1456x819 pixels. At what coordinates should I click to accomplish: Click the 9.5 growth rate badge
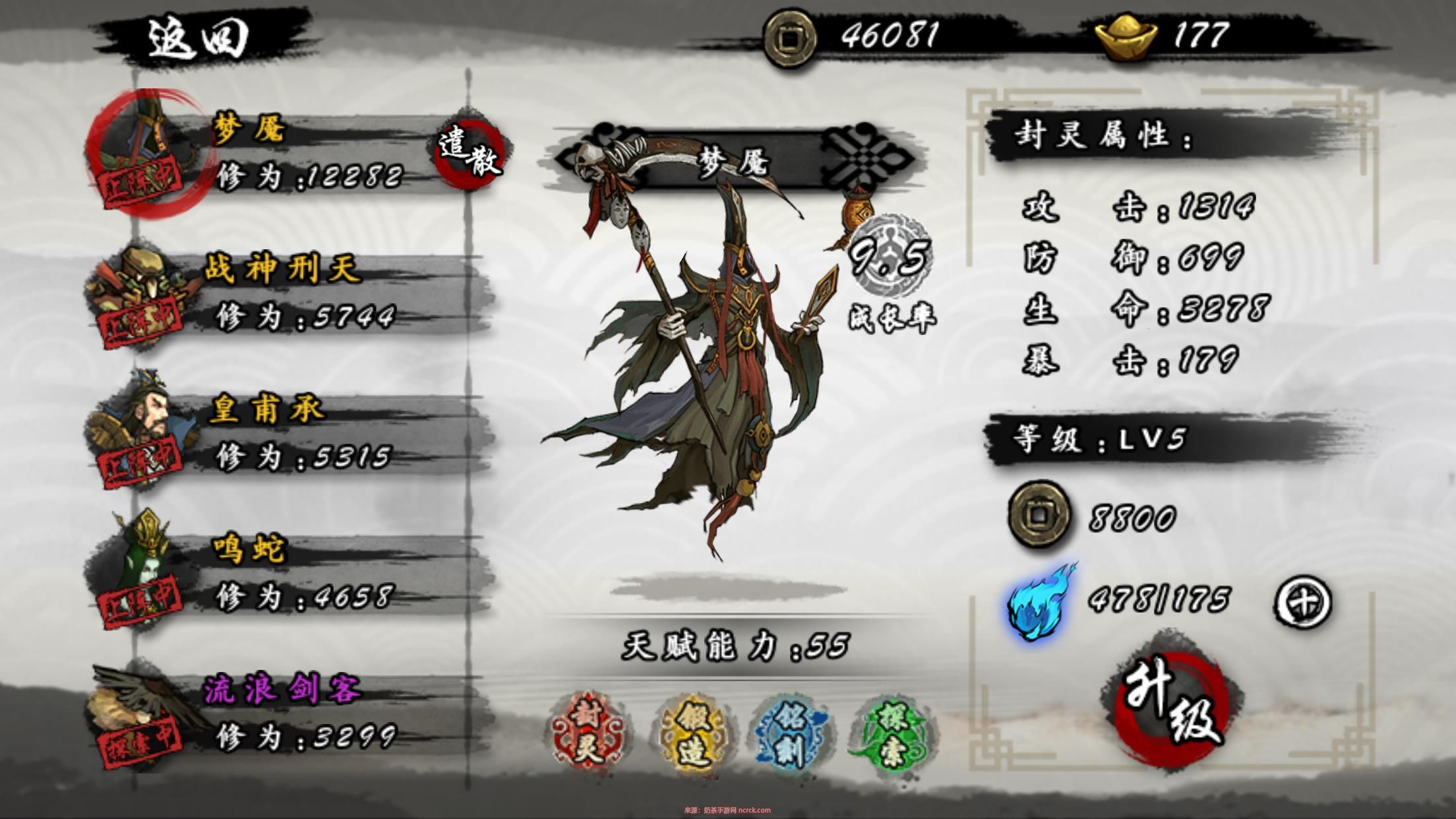click(890, 256)
